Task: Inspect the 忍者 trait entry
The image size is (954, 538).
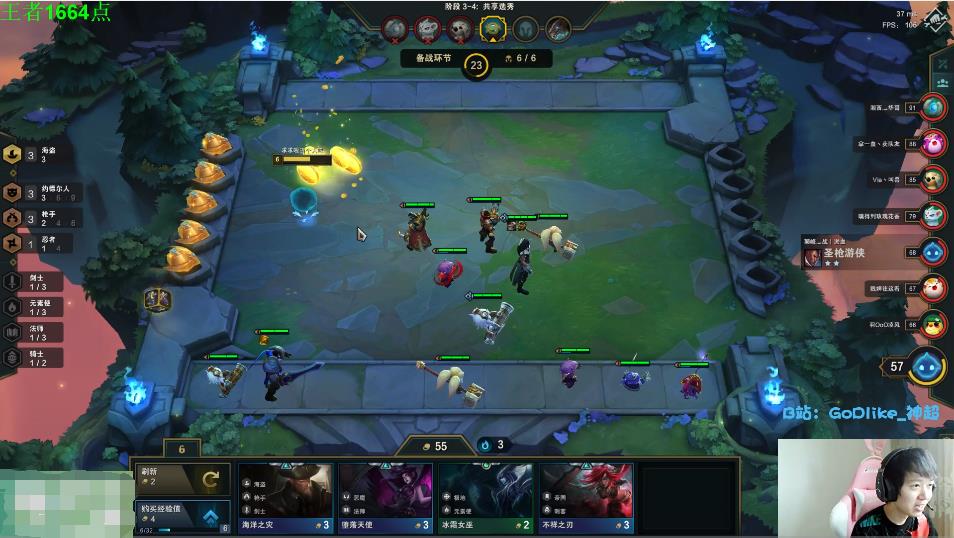Action: [x=32, y=243]
